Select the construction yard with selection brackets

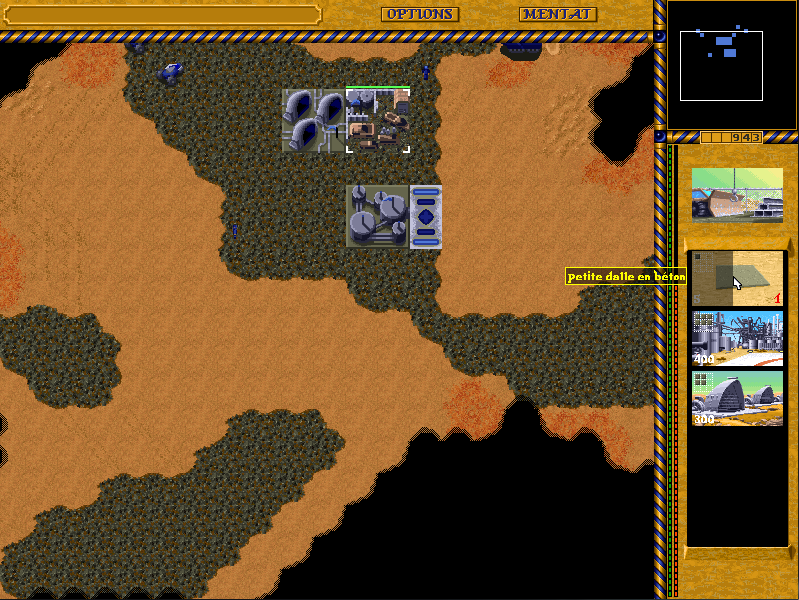click(378, 120)
